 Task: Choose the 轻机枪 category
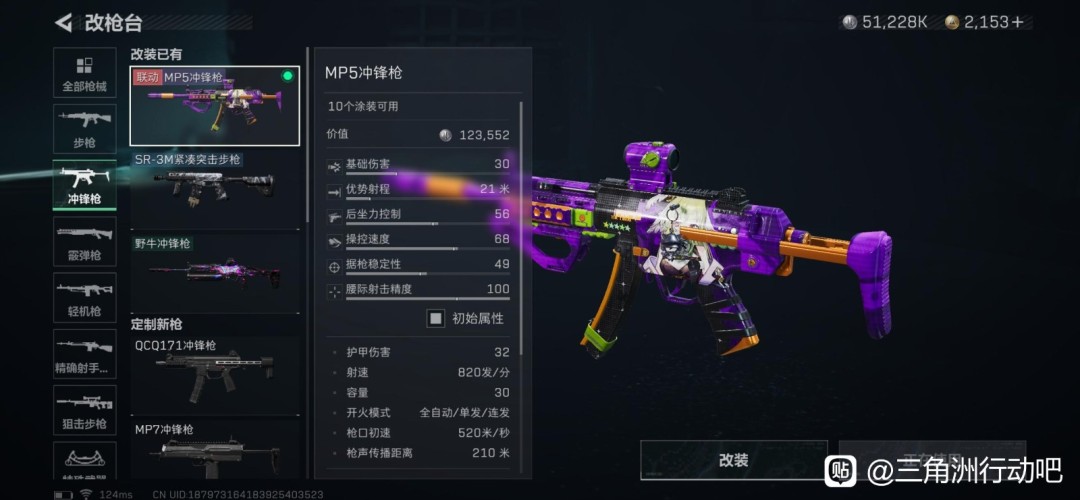click(84, 297)
